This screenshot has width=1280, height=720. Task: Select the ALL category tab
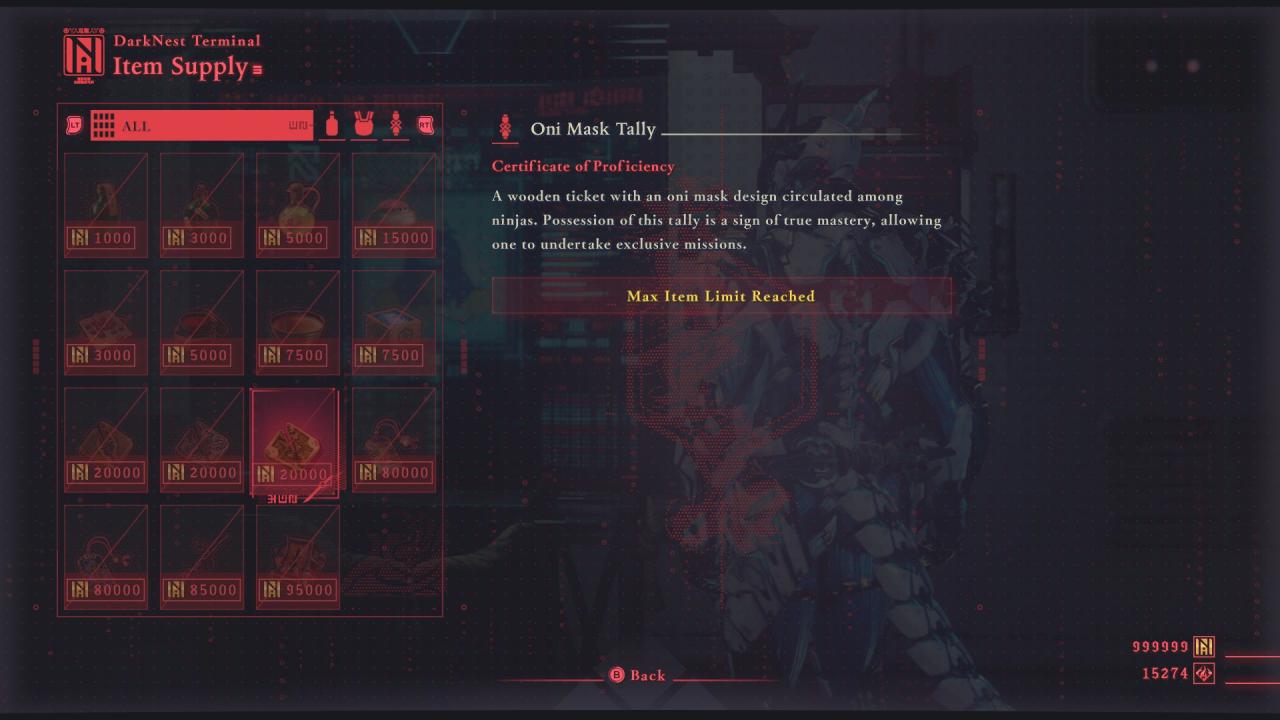click(x=201, y=126)
